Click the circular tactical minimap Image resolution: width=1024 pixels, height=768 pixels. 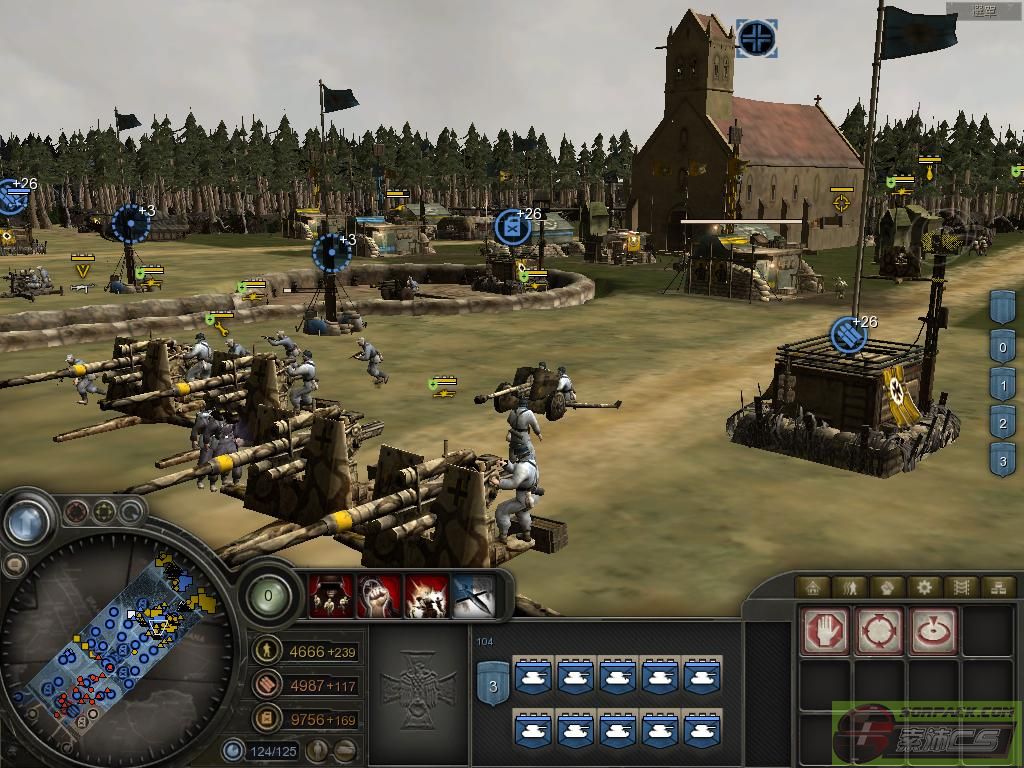(118, 638)
